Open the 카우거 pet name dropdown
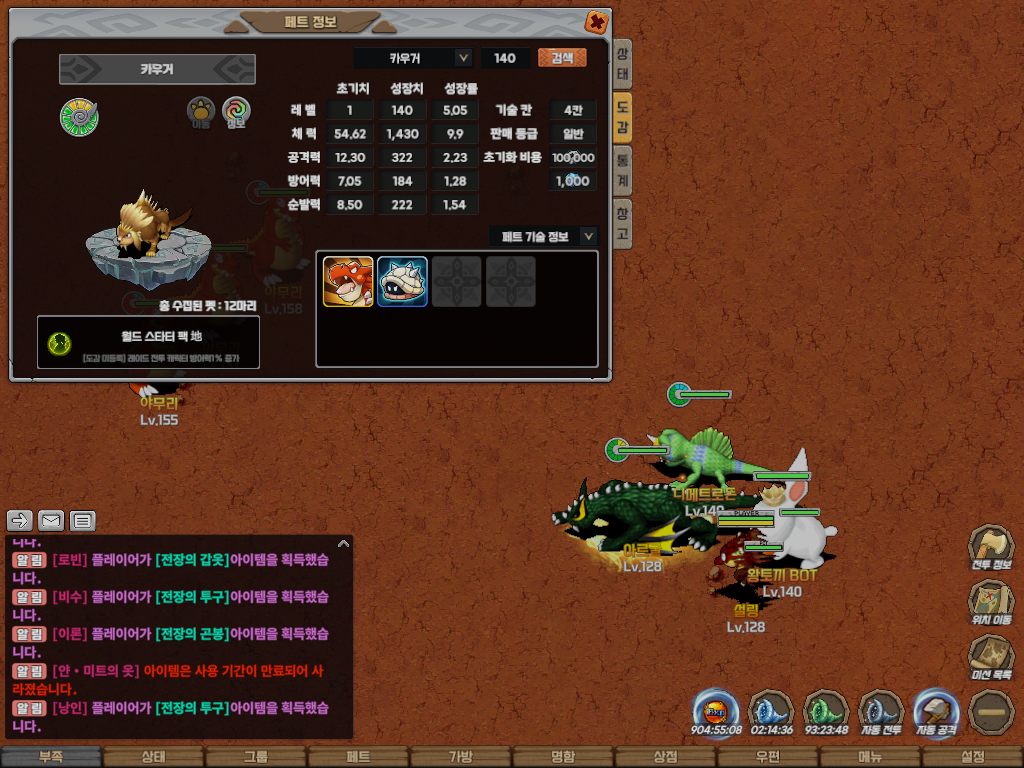1024x768 pixels. coord(463,58)
